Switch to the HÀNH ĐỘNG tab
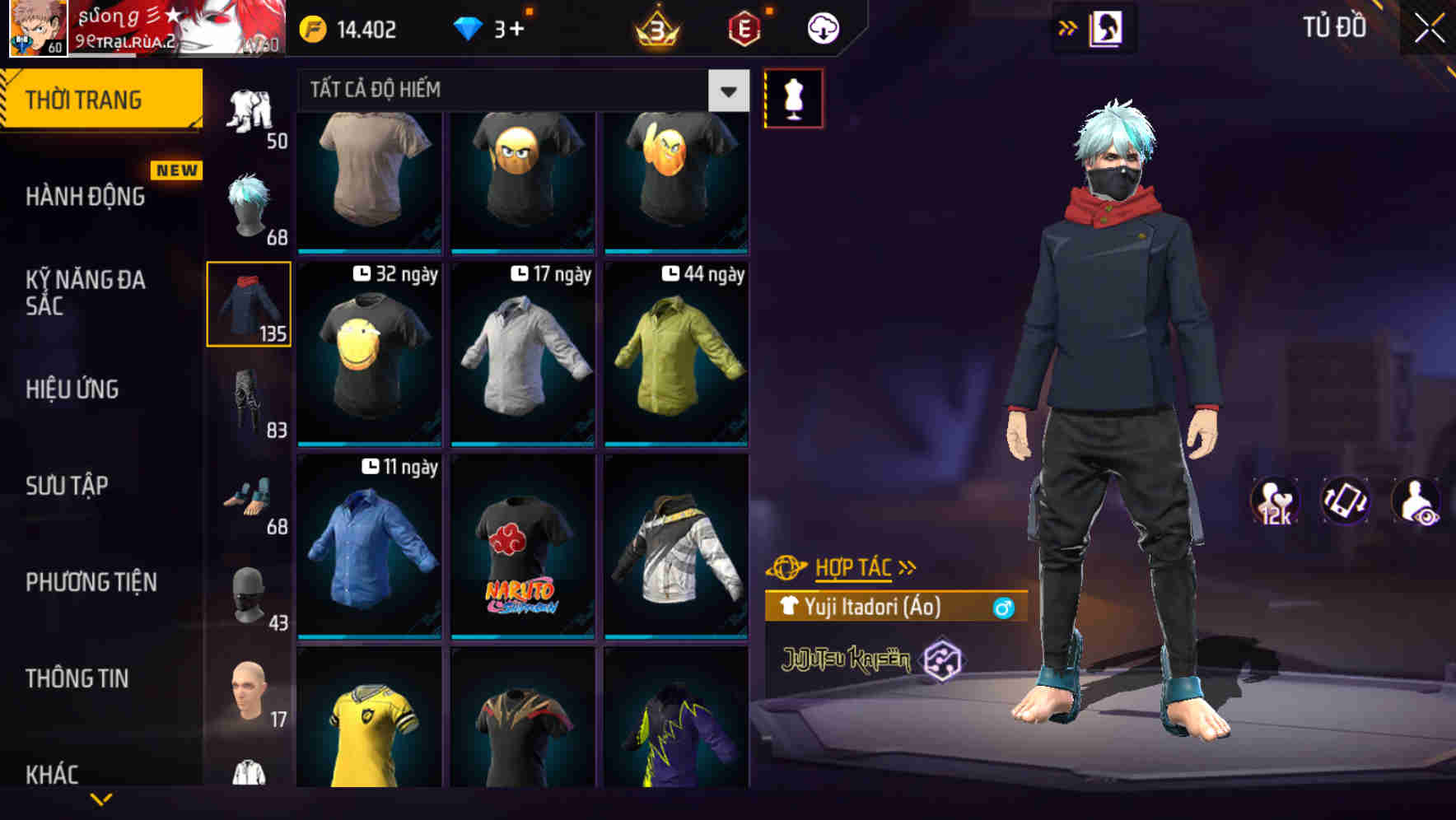The image size is (1456, 820). 81,197
